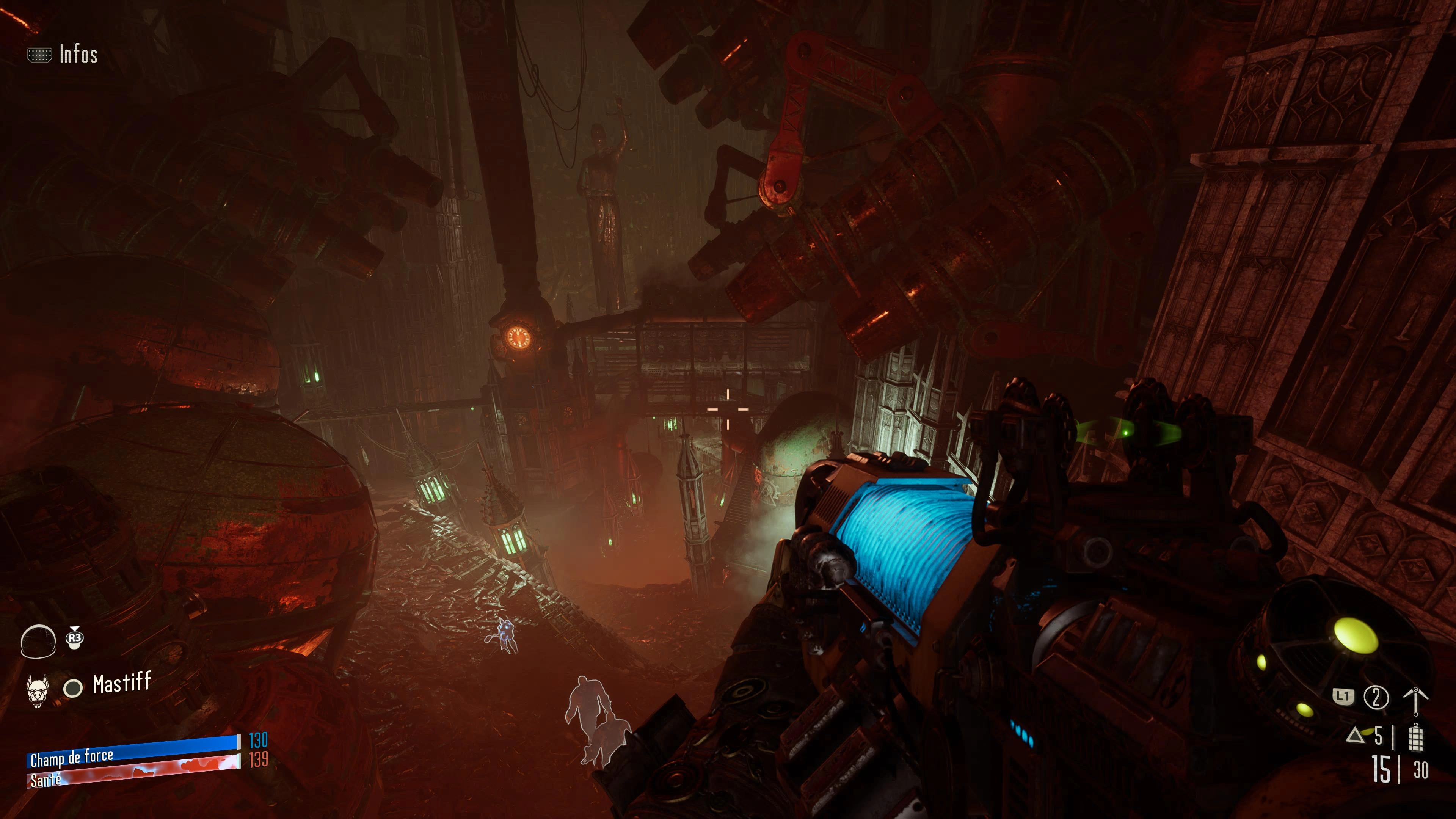Select the grappling hook icon
1456x819 pixels.
(x=1415, y=701)
